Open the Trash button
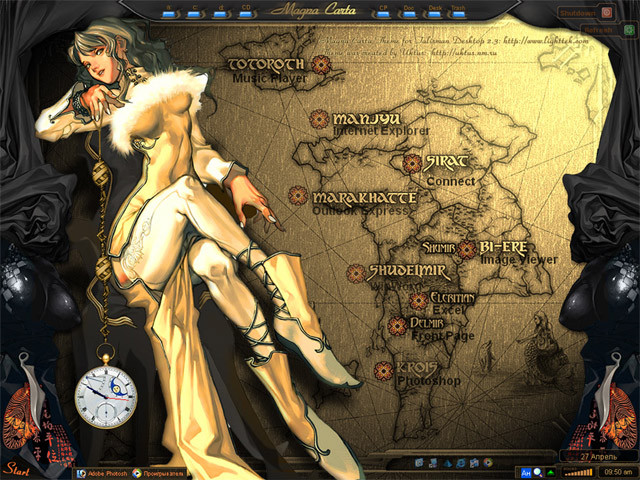 coord(458,12)
